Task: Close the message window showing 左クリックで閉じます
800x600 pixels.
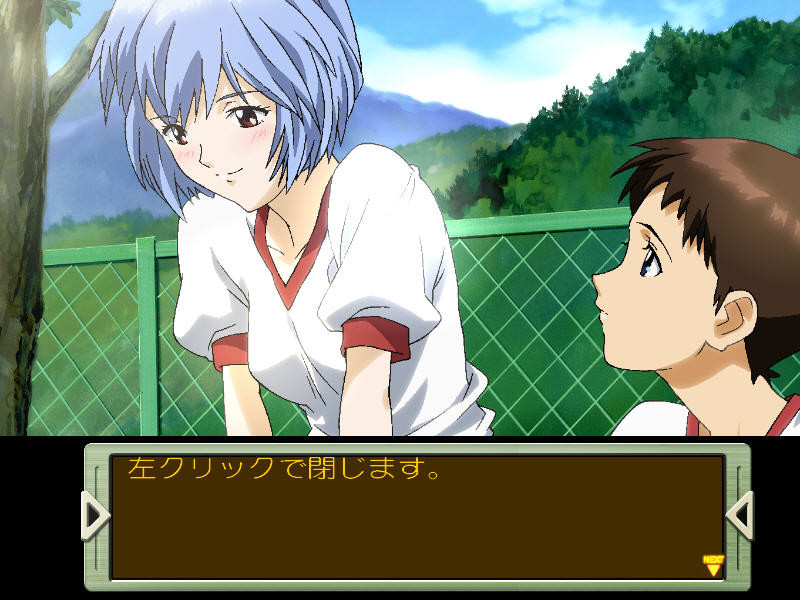Action: 417,517
